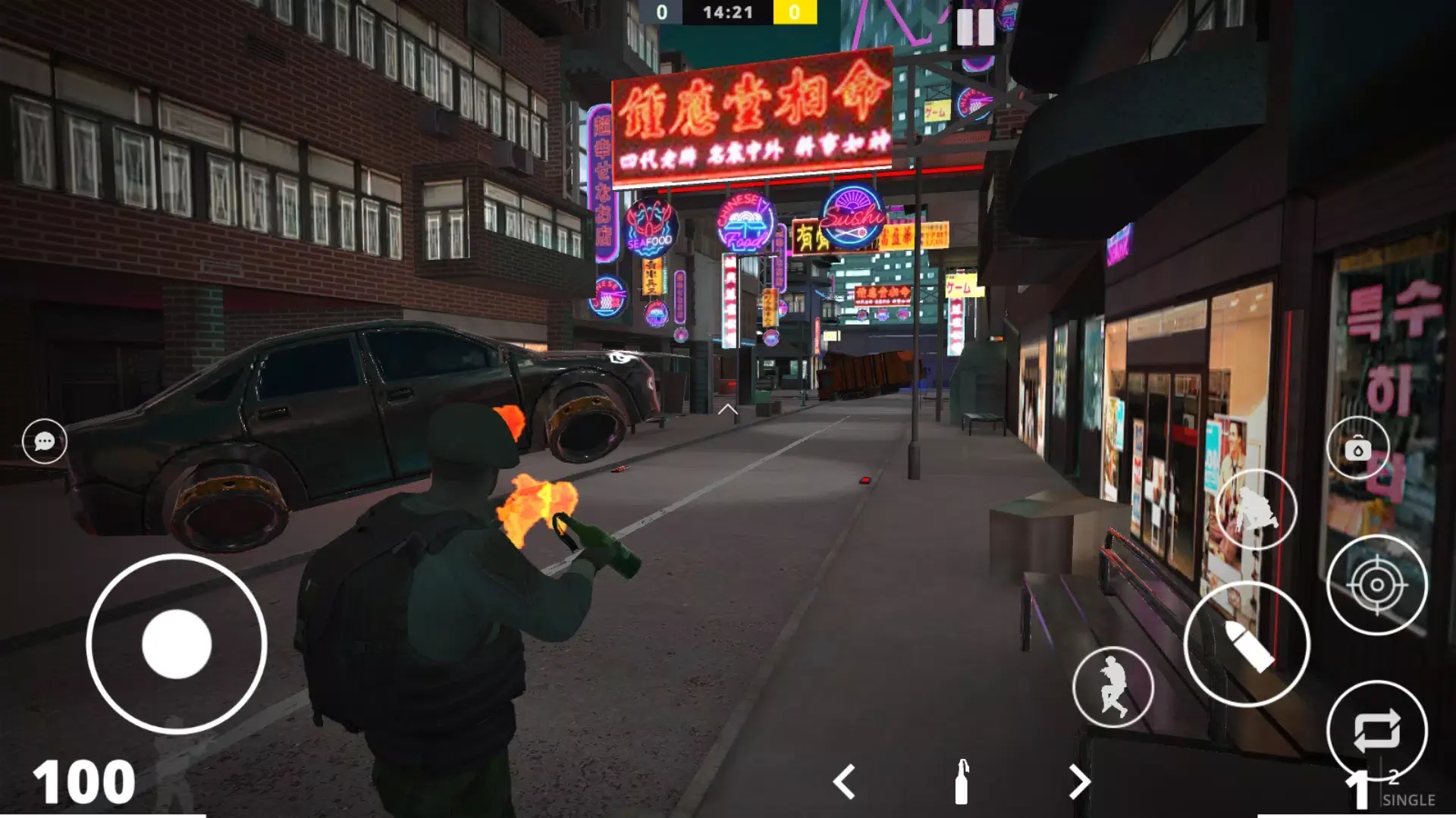The height and width of the screenshot is (818, 1456).
Task: Tap the swap weapon arrows button
Action: point(1376,731)
